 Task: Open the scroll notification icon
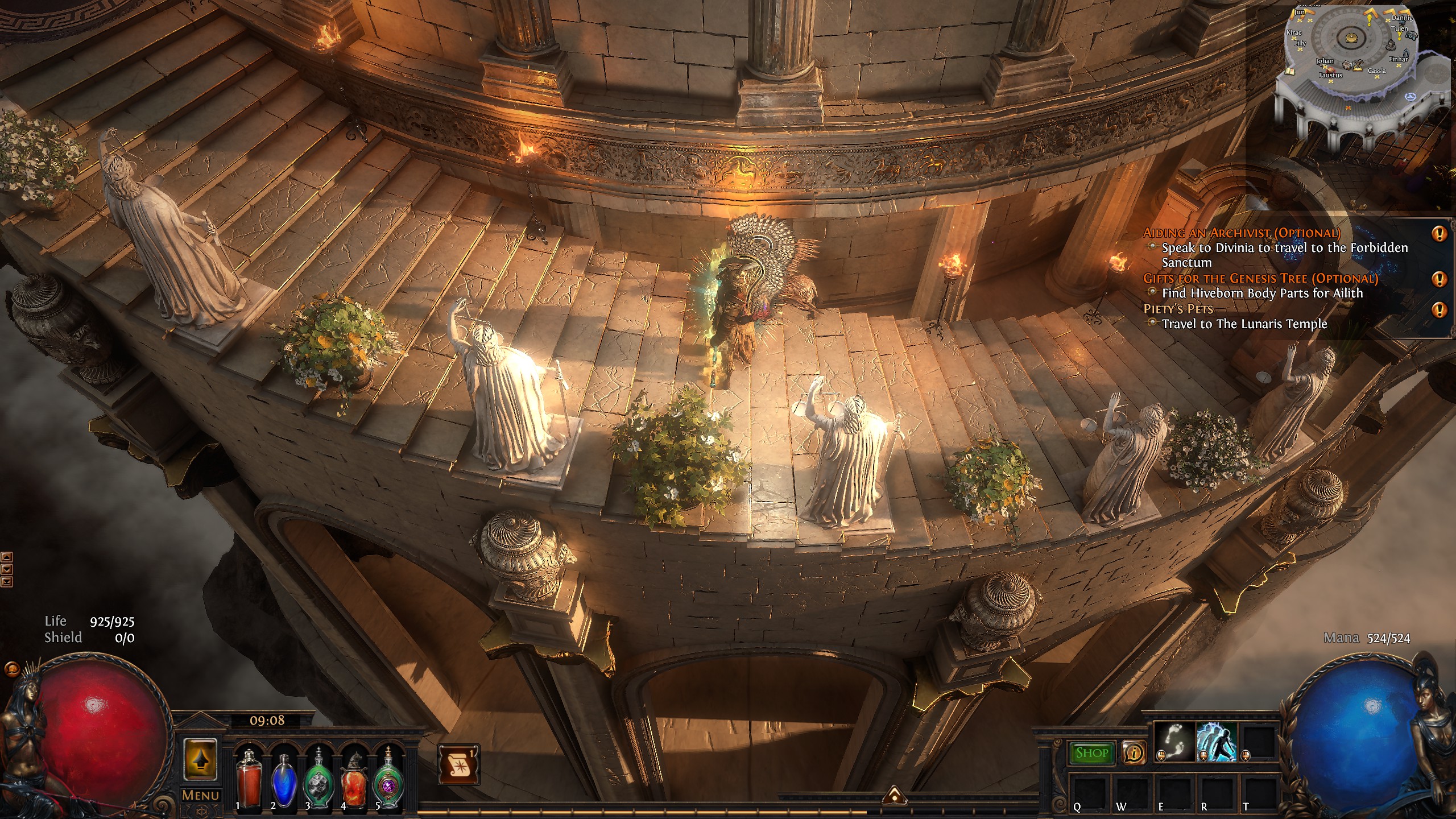[458, 764]
